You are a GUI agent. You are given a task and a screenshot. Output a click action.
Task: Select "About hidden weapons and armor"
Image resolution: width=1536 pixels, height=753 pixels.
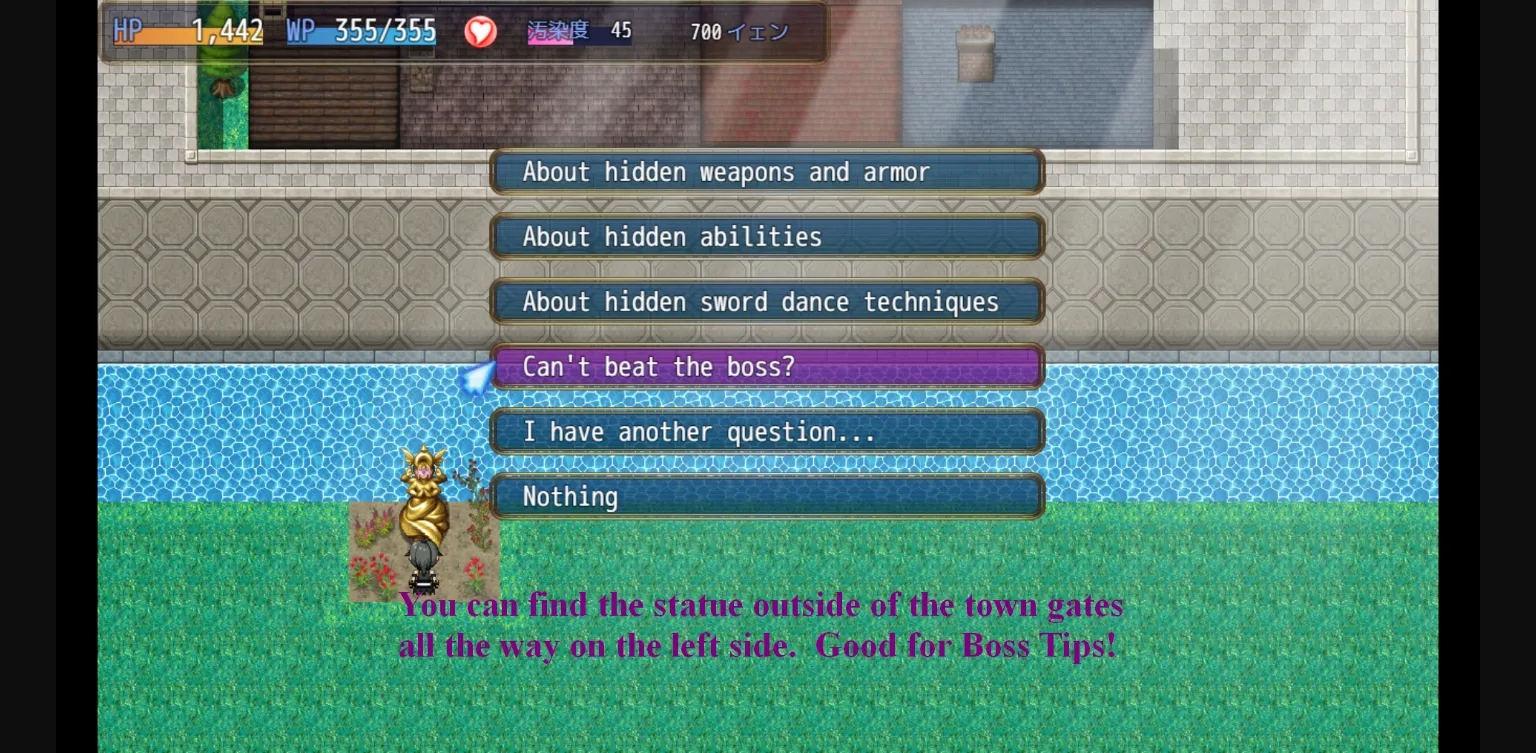click(766, 171)
